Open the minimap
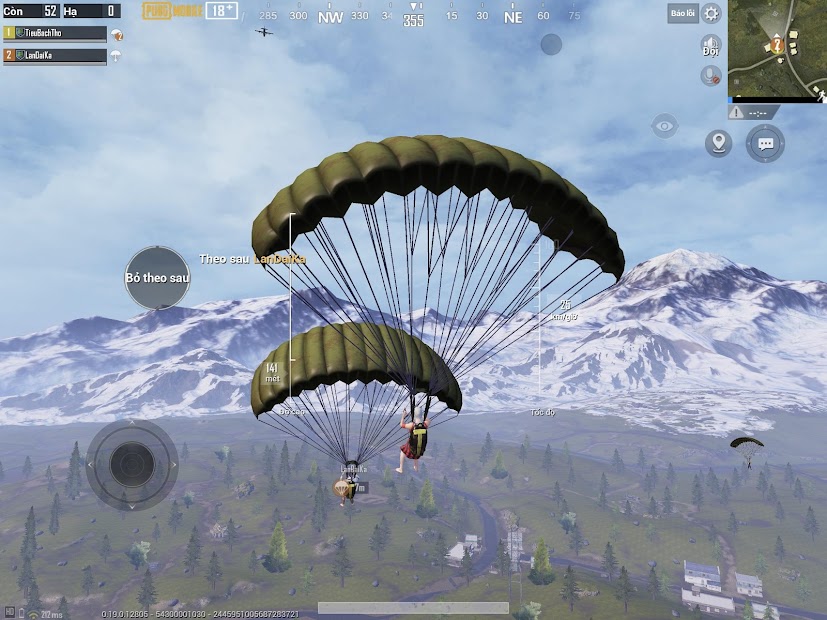Screen dimensions: 827x620 [x=777, y=49]
